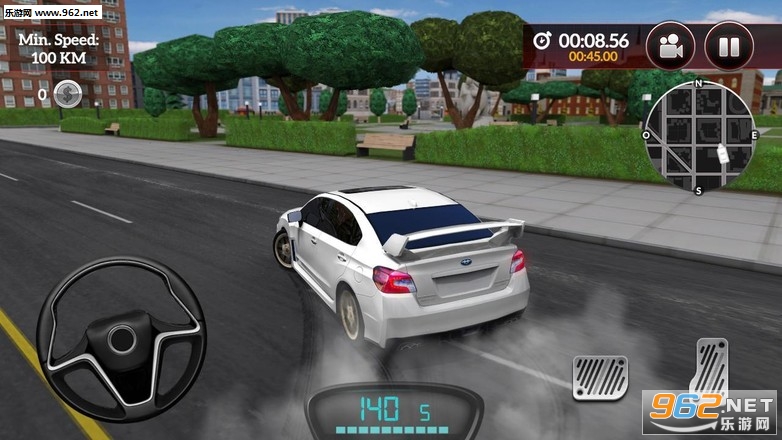Tap the steering wheel control
This screenshot has height=440, width=782.
click(121, 338)
